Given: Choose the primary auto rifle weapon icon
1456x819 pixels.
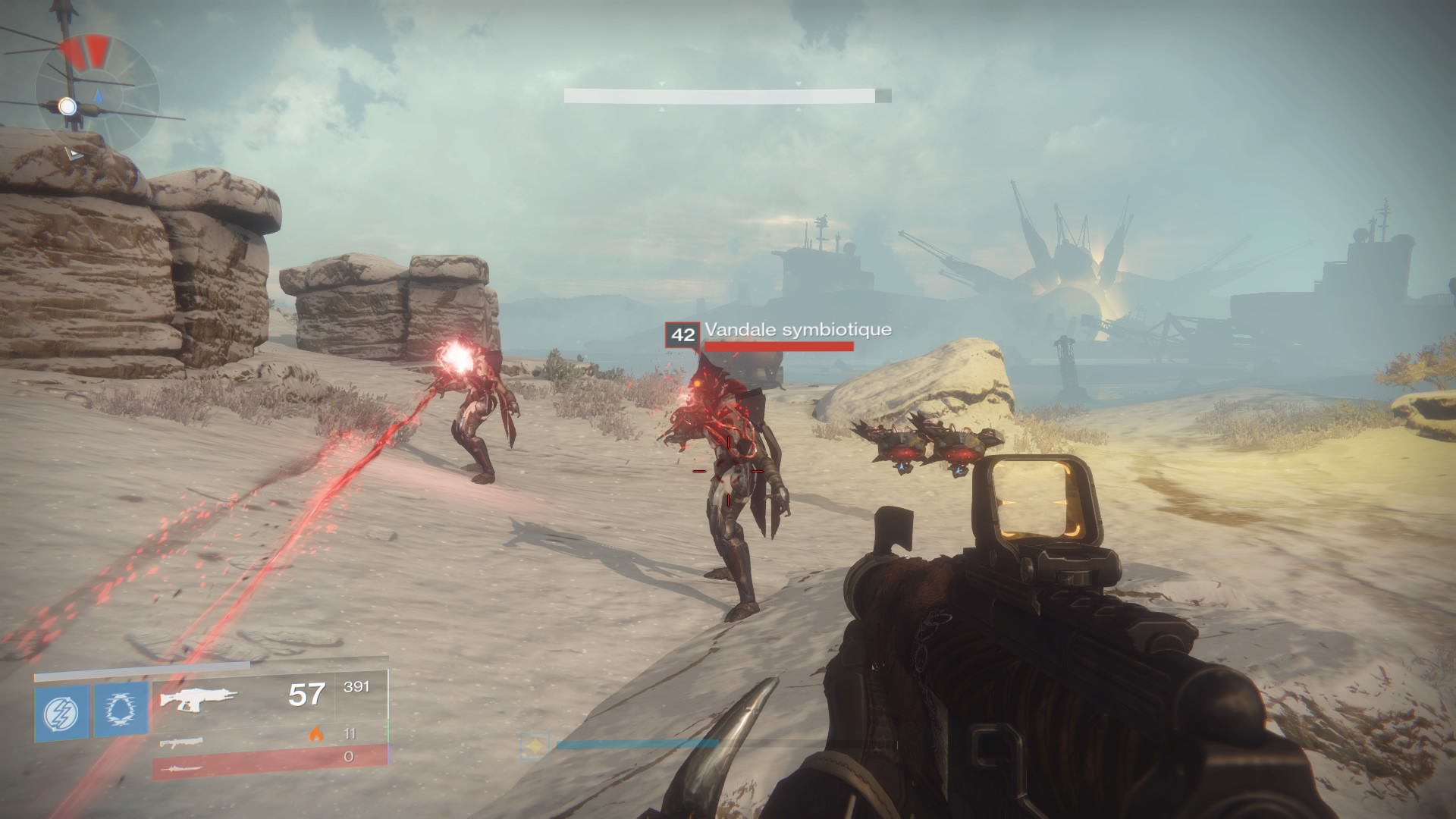Looking at the screenshot, I should coord(199,698).
